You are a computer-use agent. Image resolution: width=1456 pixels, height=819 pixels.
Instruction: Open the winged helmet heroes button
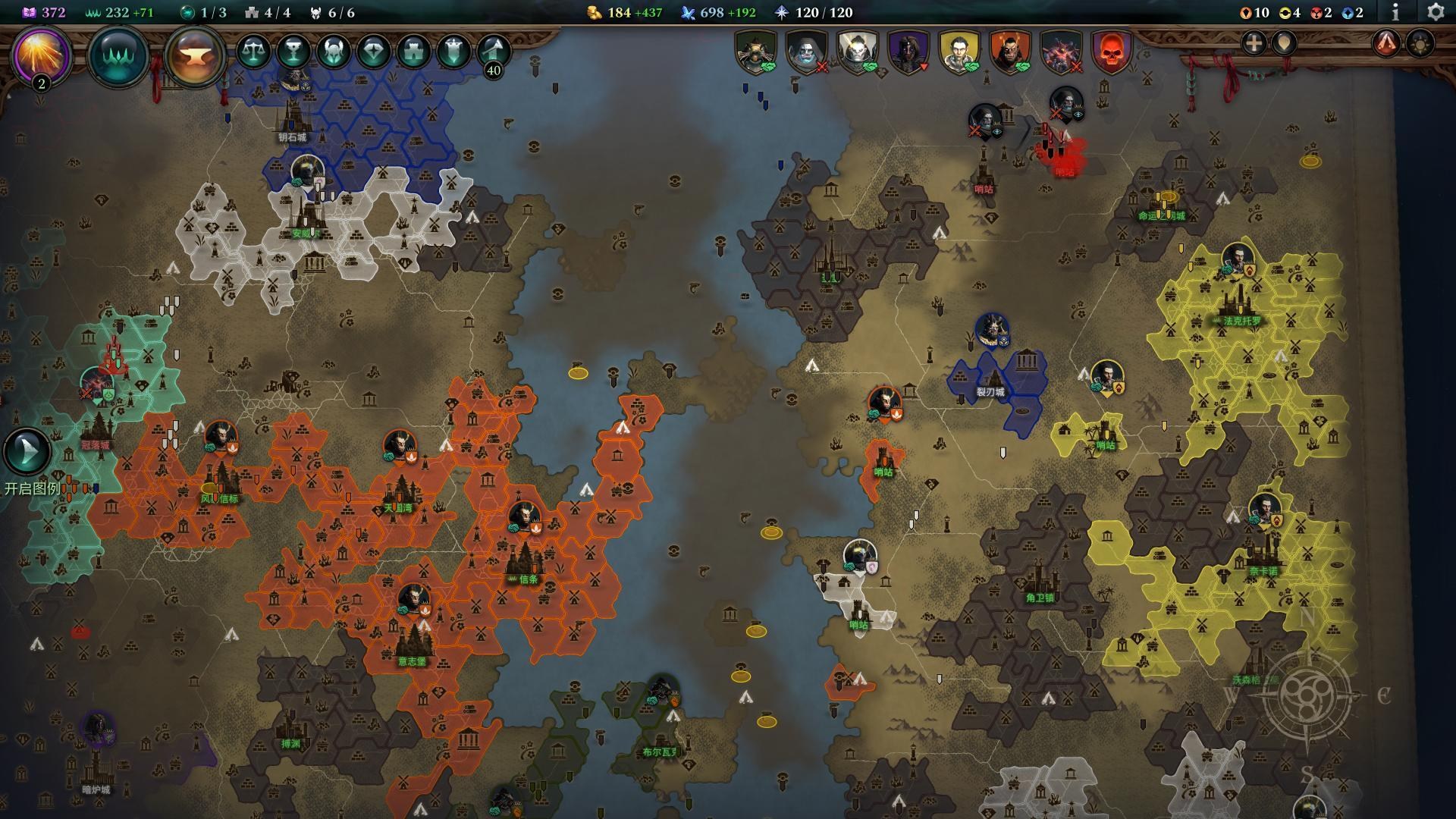[x=334, y=52]
